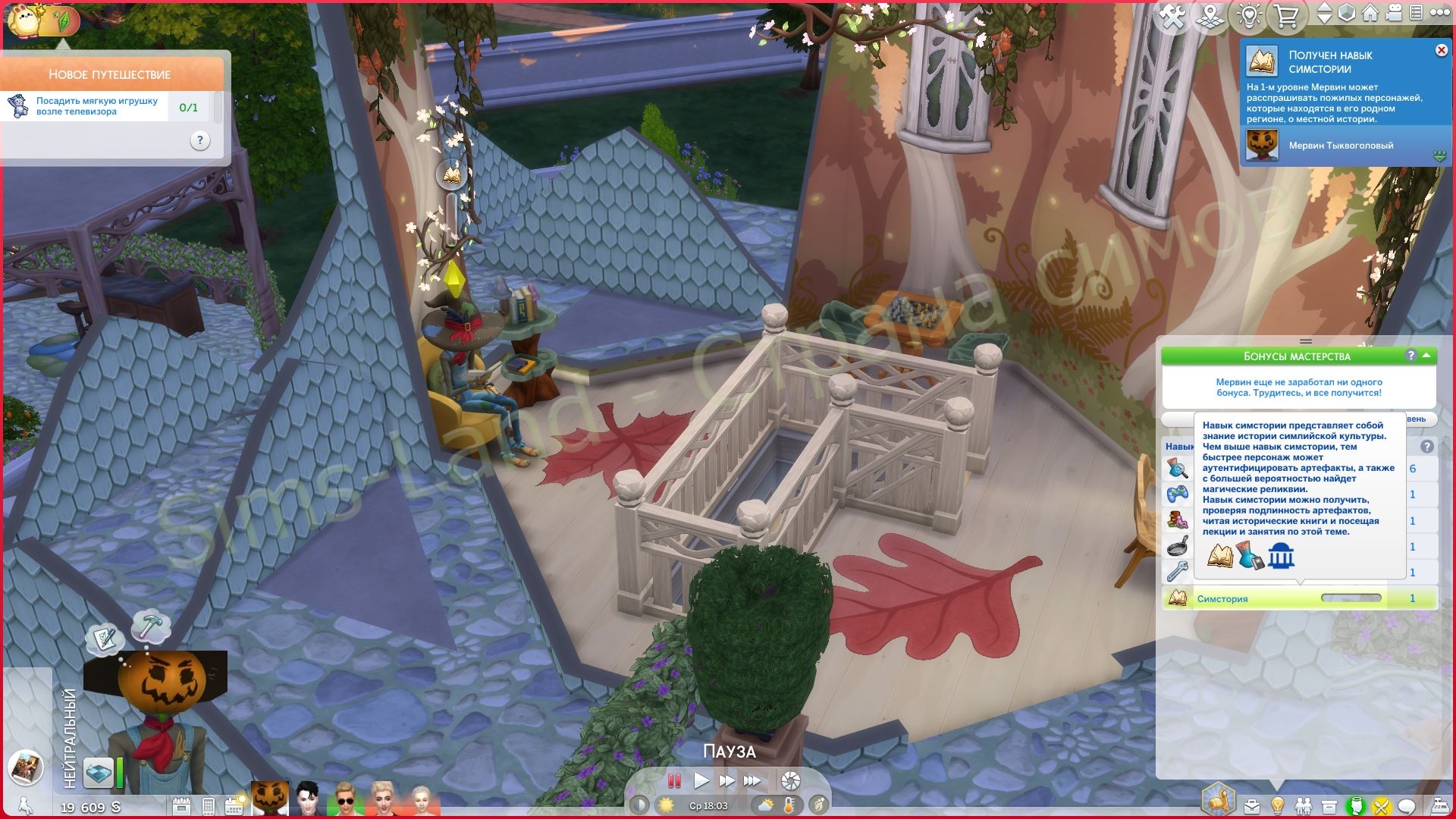Open the Career briefcase panel
This screenshot has height=819, width=1456.
[x=1251, y=806]
